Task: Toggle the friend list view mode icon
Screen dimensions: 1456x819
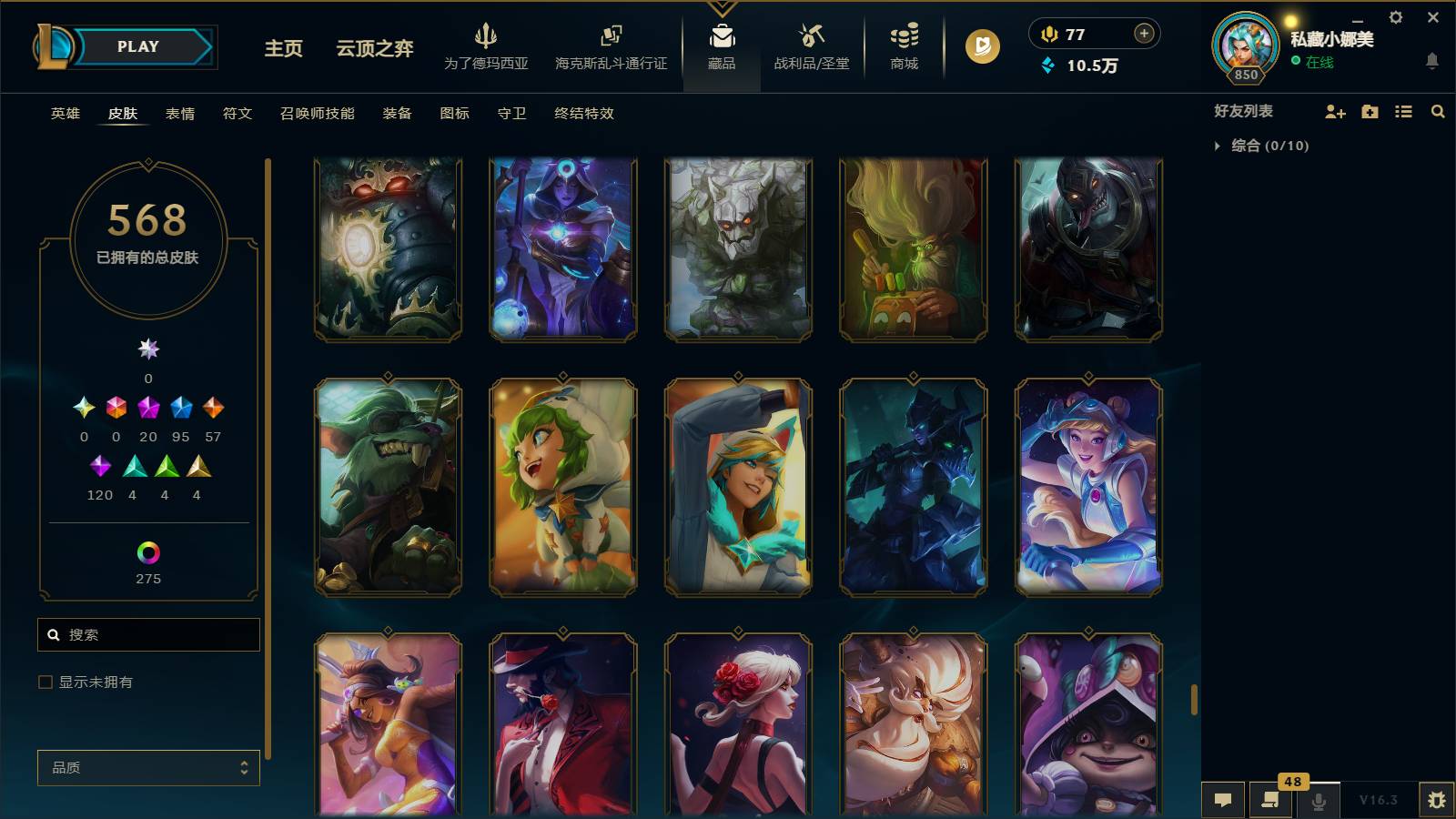Action: click(x=1402, y=111)
